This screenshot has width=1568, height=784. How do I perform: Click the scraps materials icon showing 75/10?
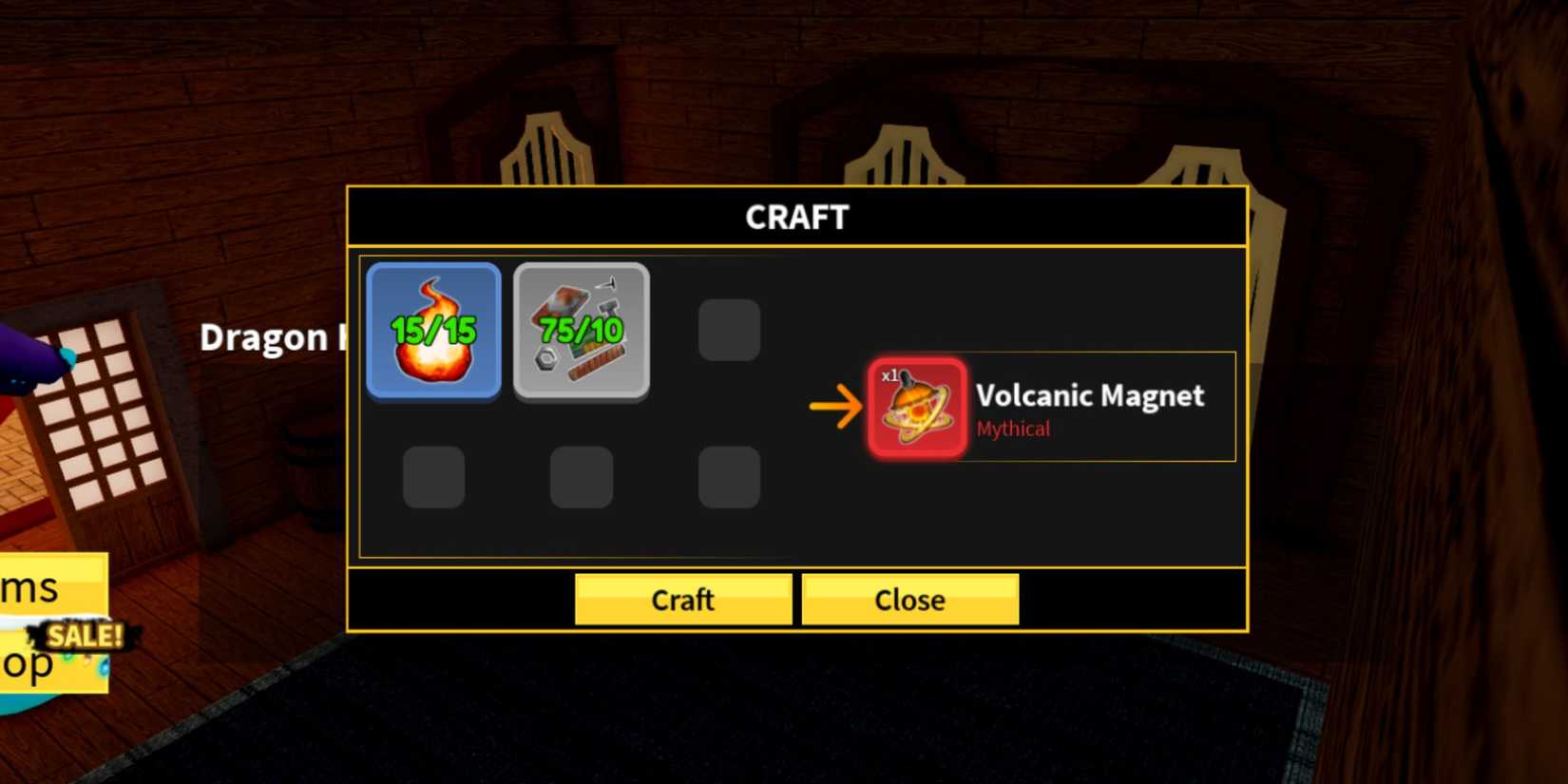(x=581, y=332)
